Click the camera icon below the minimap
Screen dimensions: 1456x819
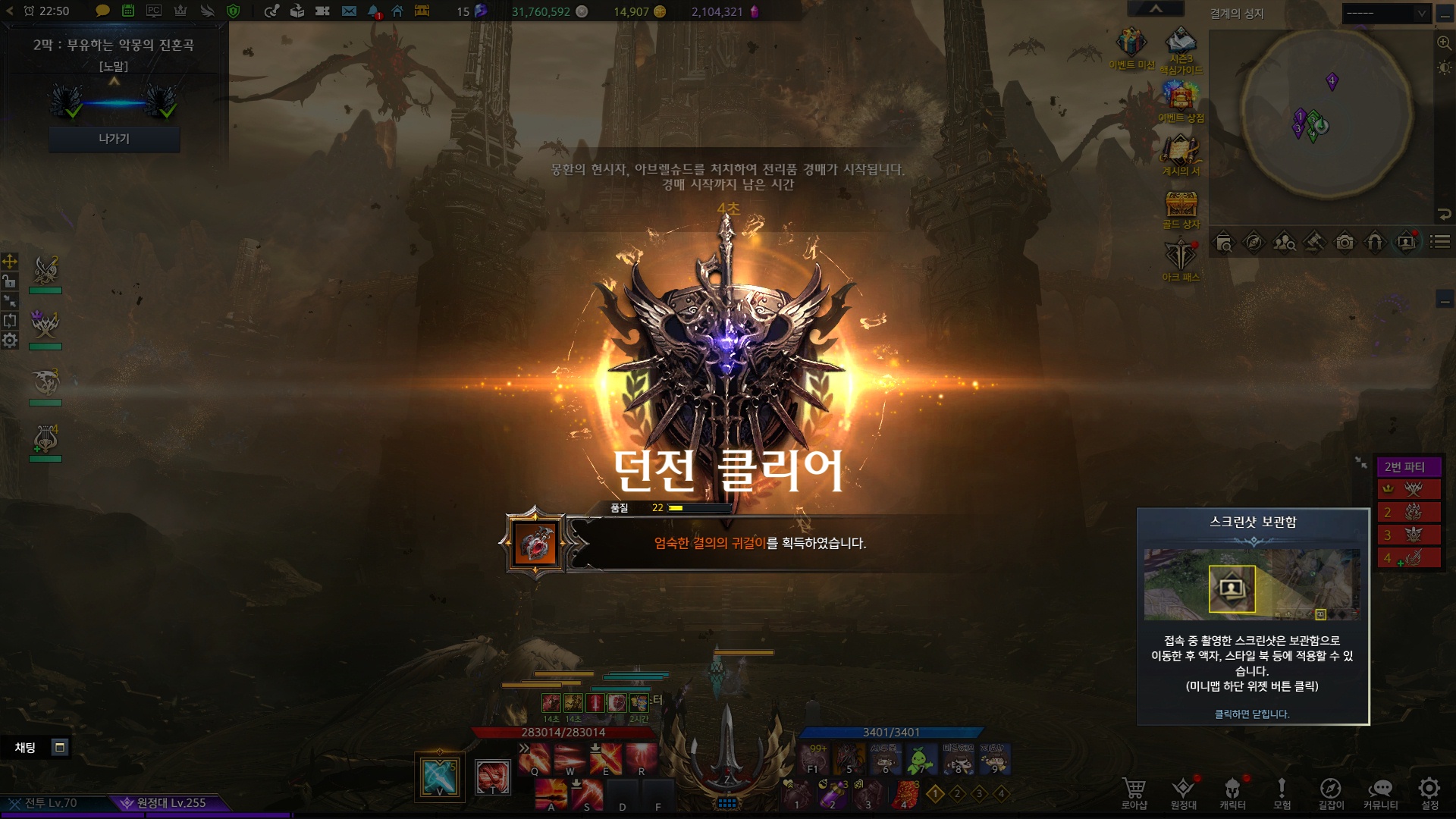coord(1345,243)
